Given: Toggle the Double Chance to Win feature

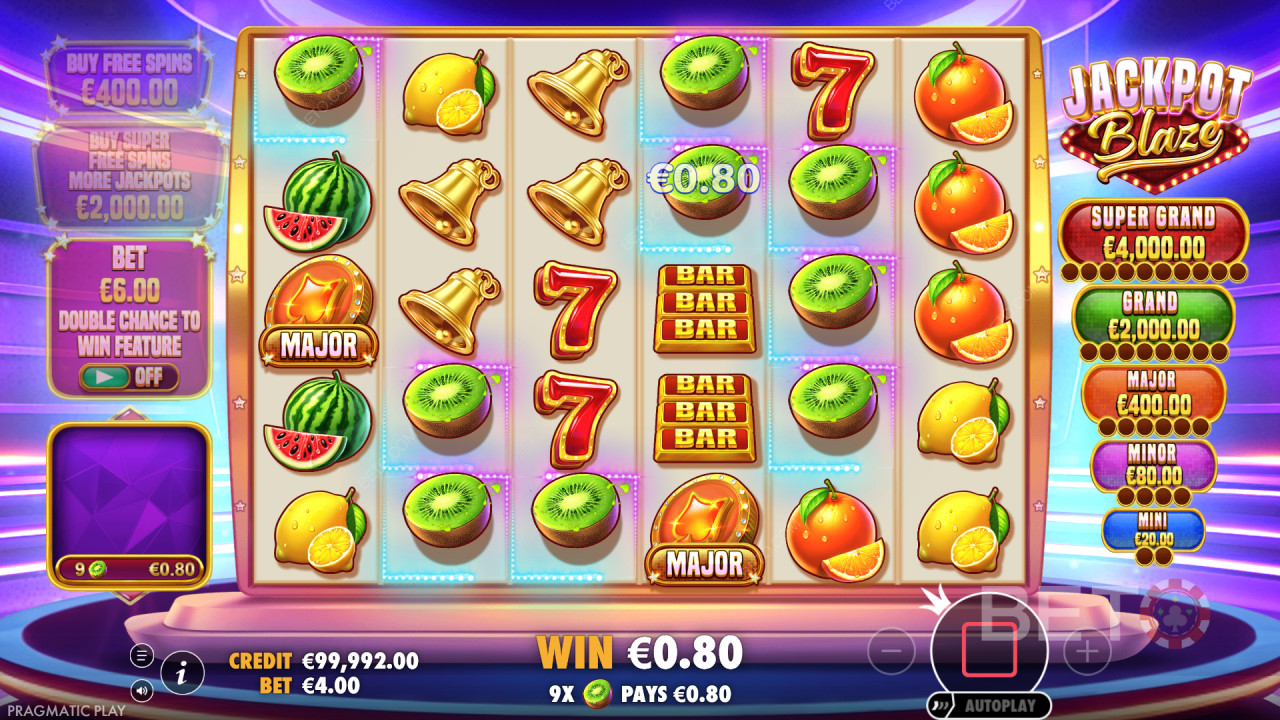Looking at the screenshot, I should coord(128,377).
